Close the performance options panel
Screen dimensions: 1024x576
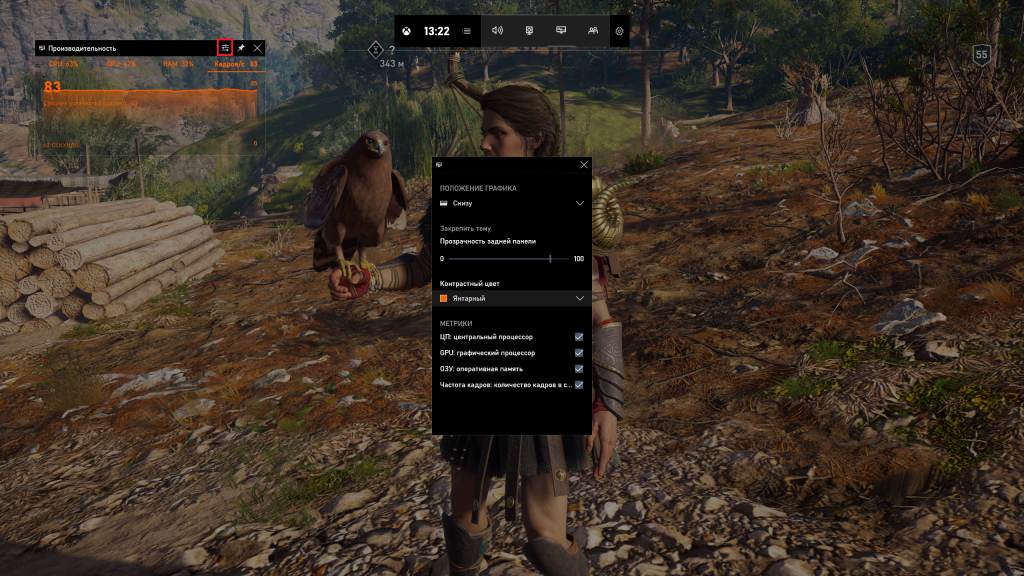pyautogui.click(x=584, y=164)
